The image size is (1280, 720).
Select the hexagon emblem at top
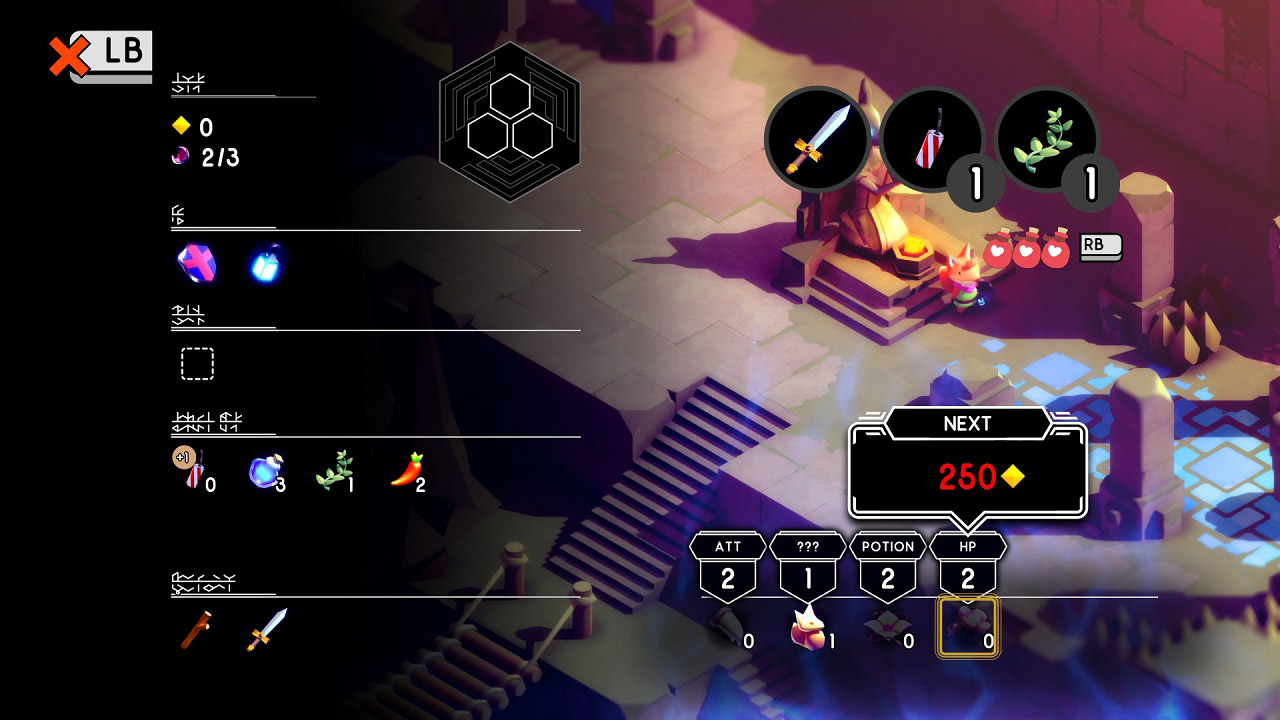(x=510, y=122)
